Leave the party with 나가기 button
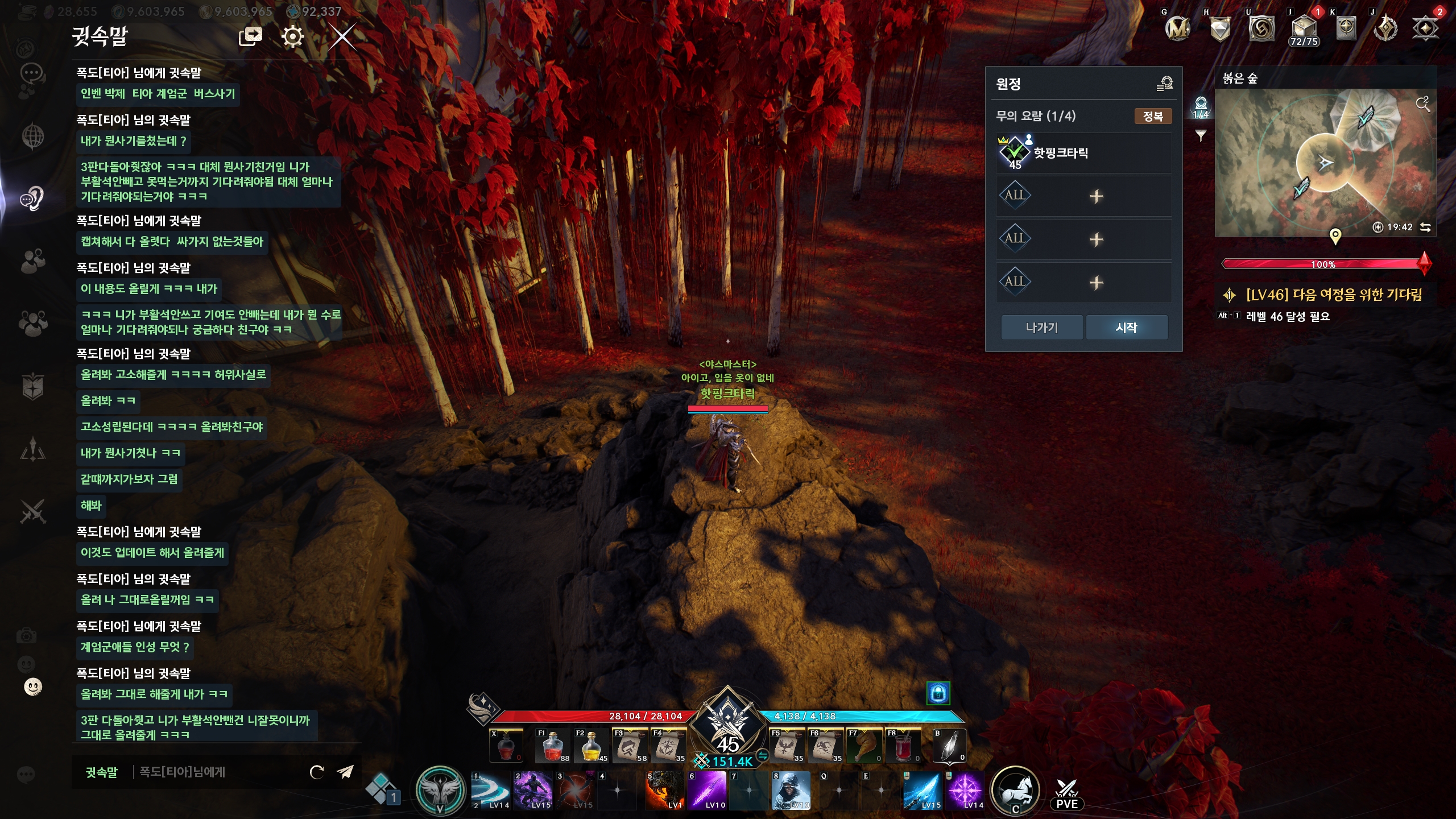The width and height of the screenshot is (1456, 819). 1041,328
